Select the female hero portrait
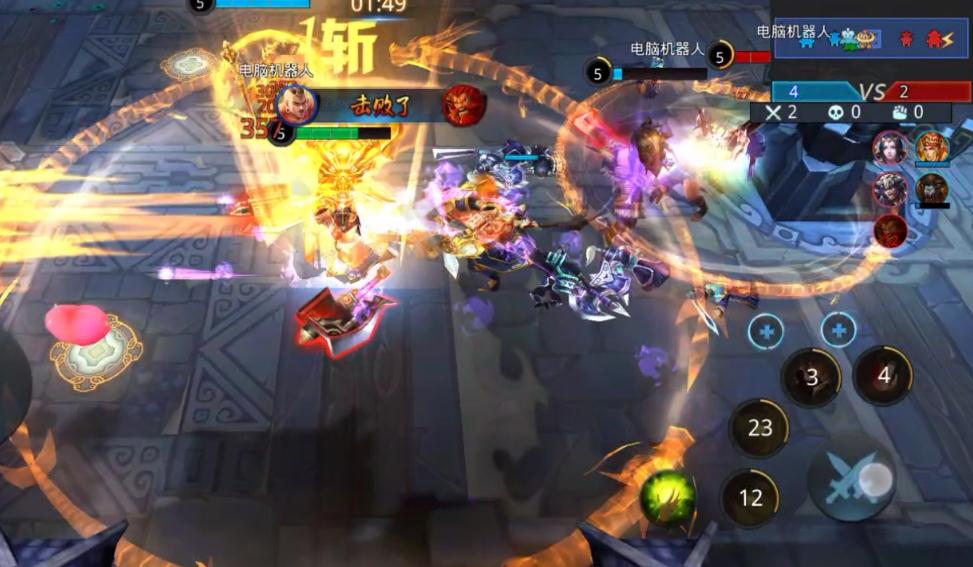 pyautogui.click(x=888, y=150)
